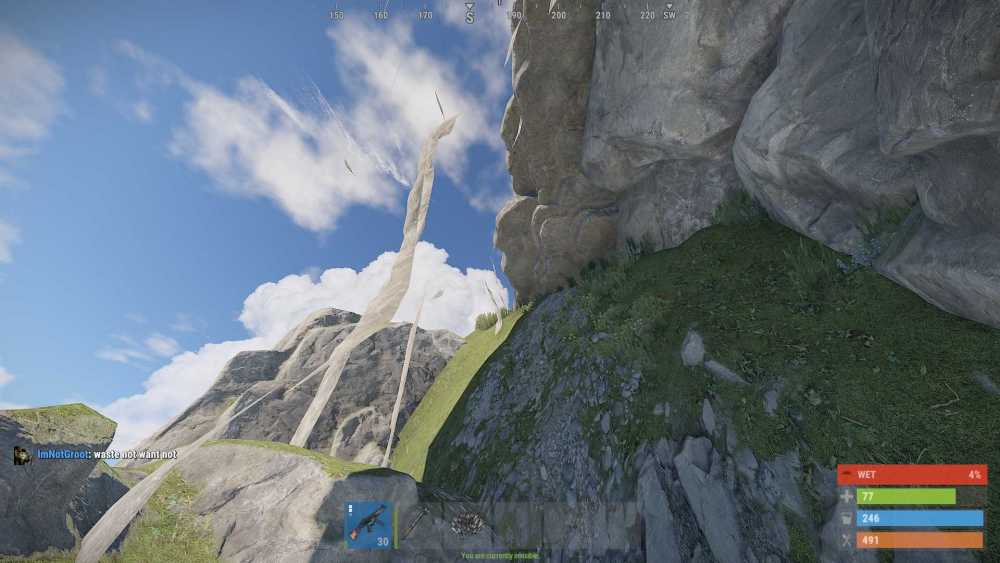Select the long-handled tool hotbar slot

pos(418,525)
